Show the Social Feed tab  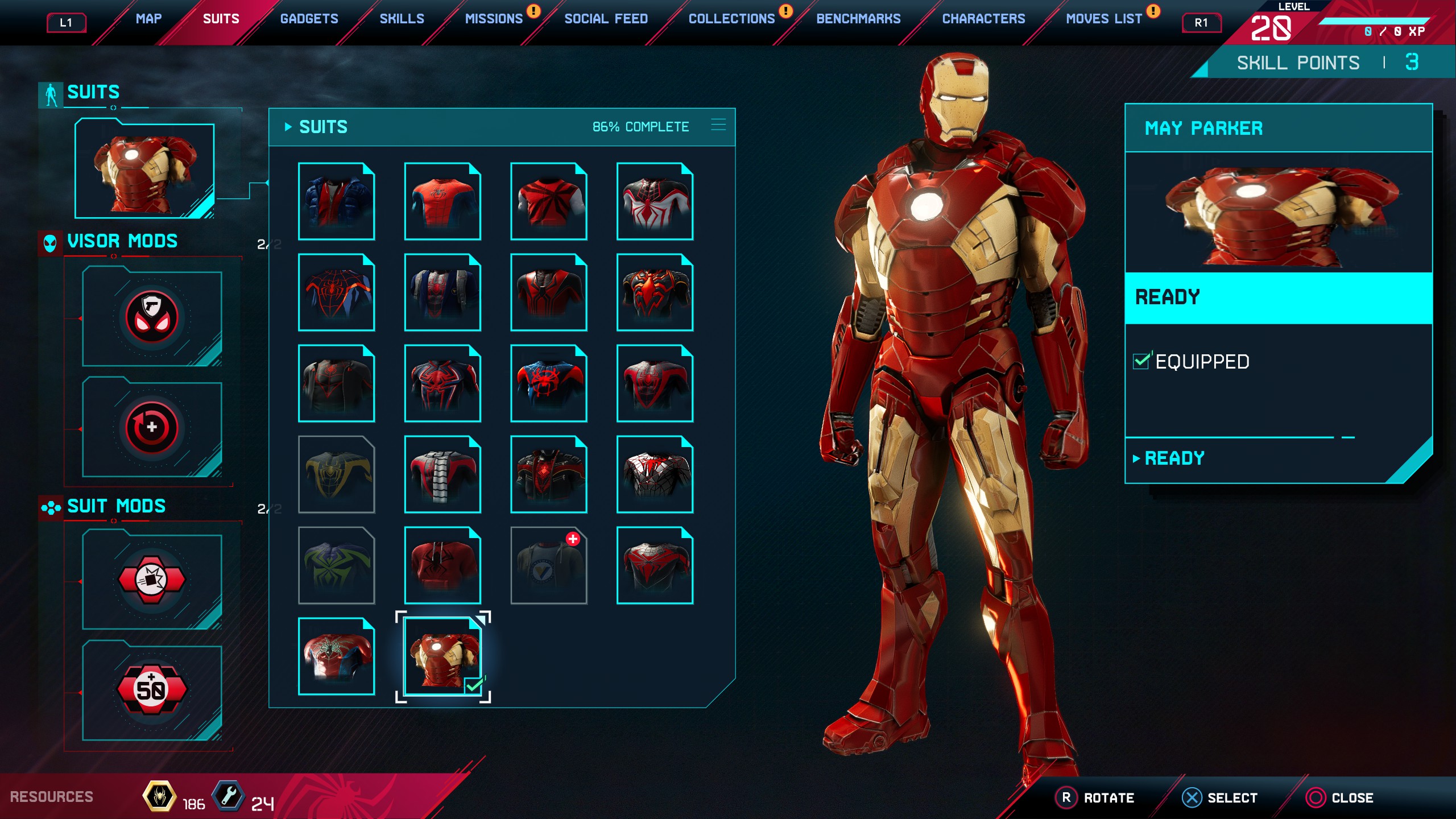coord(606,19)
